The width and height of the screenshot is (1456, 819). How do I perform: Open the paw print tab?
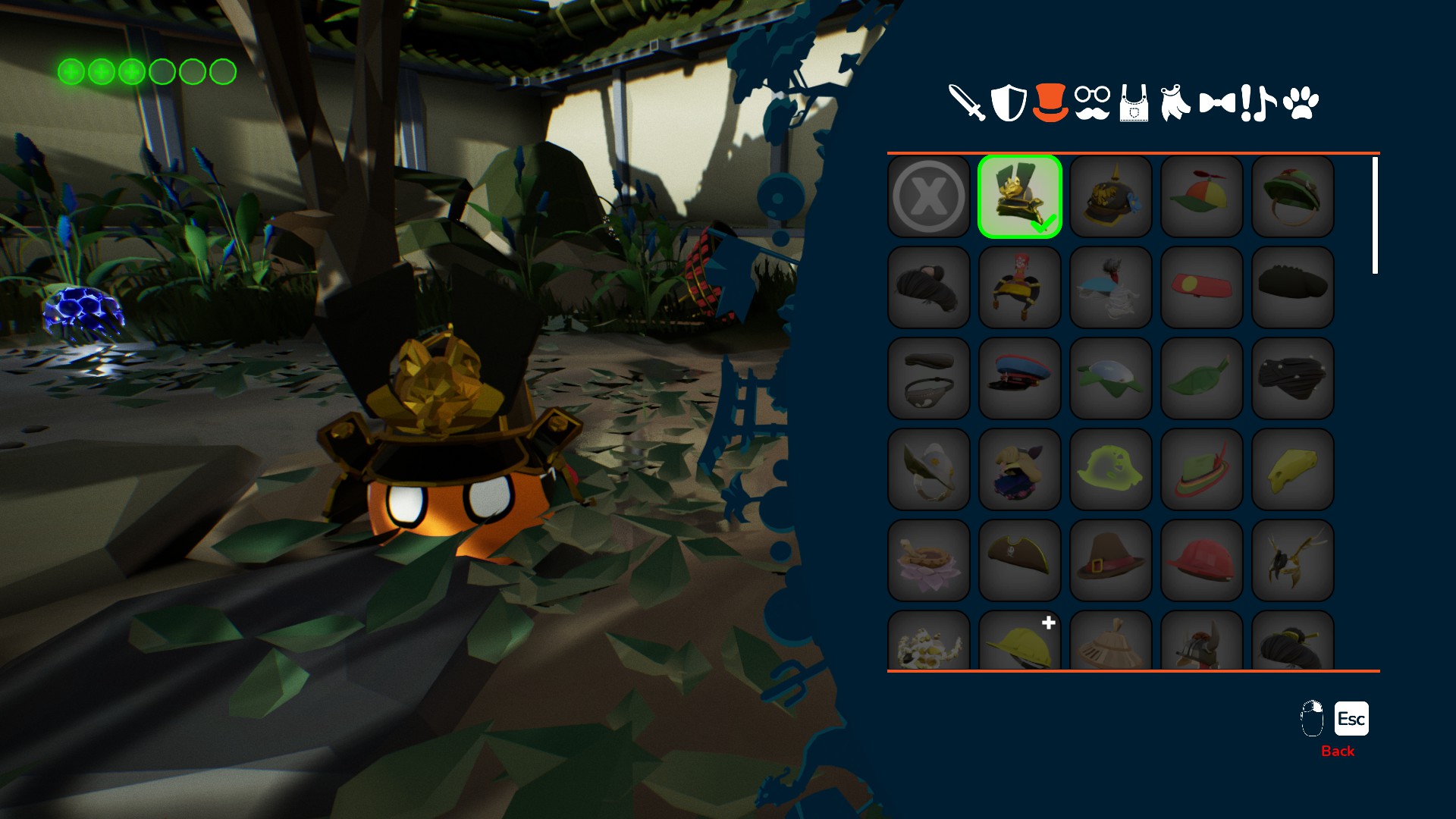1301,102
